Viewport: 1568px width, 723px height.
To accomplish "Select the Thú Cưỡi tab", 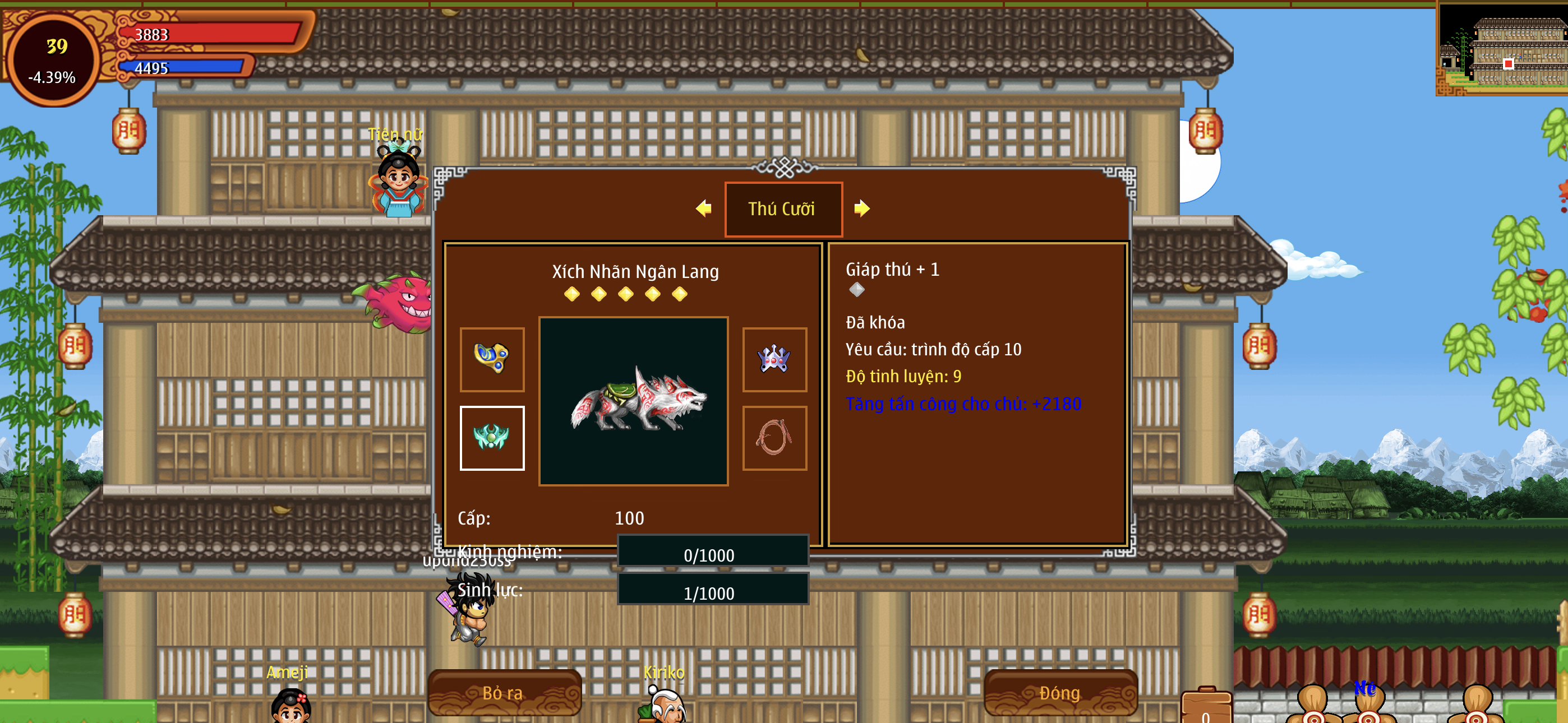I will [783, 208].
